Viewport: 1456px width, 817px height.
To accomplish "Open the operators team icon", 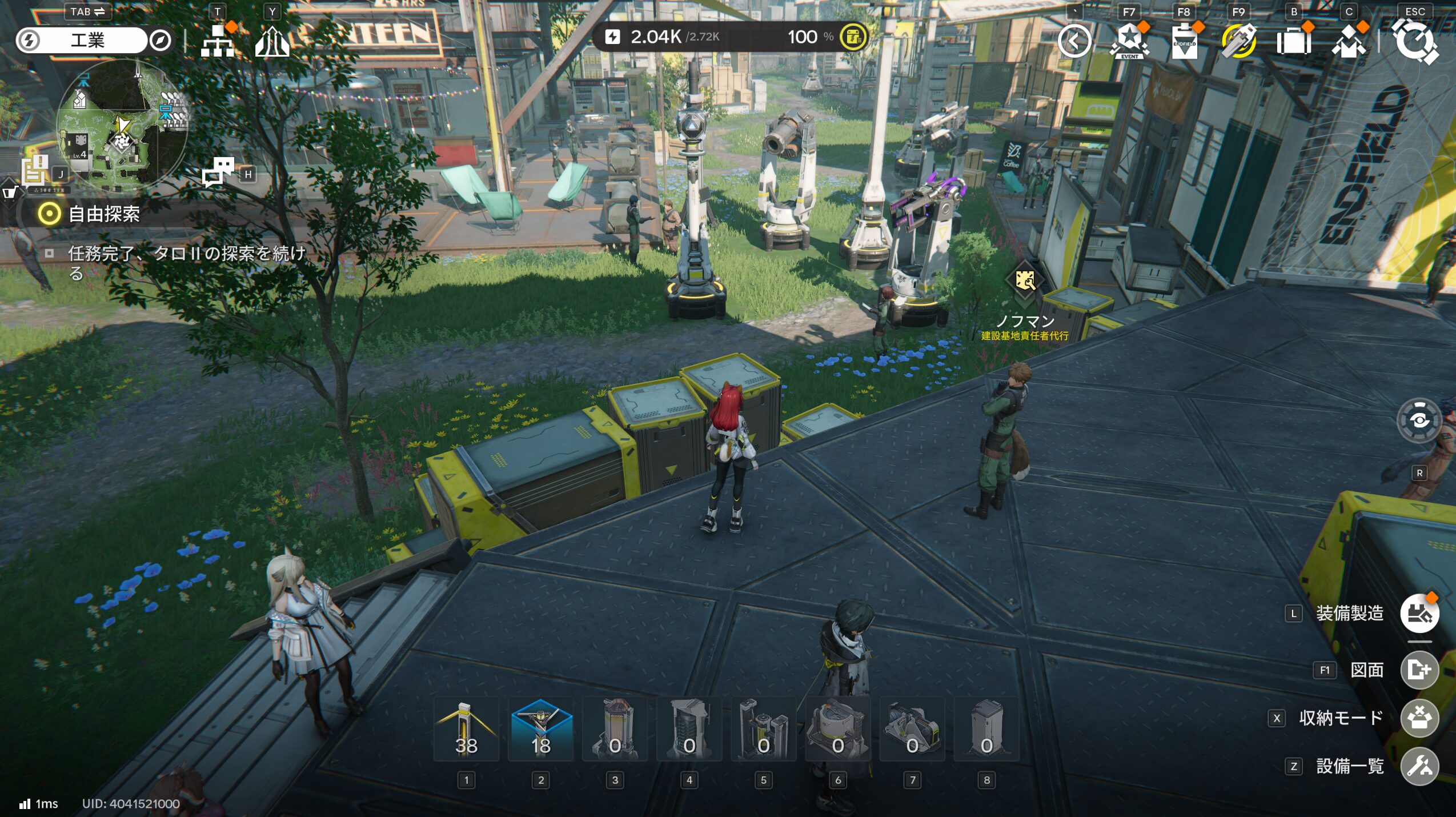I will tap(1348, 41).
